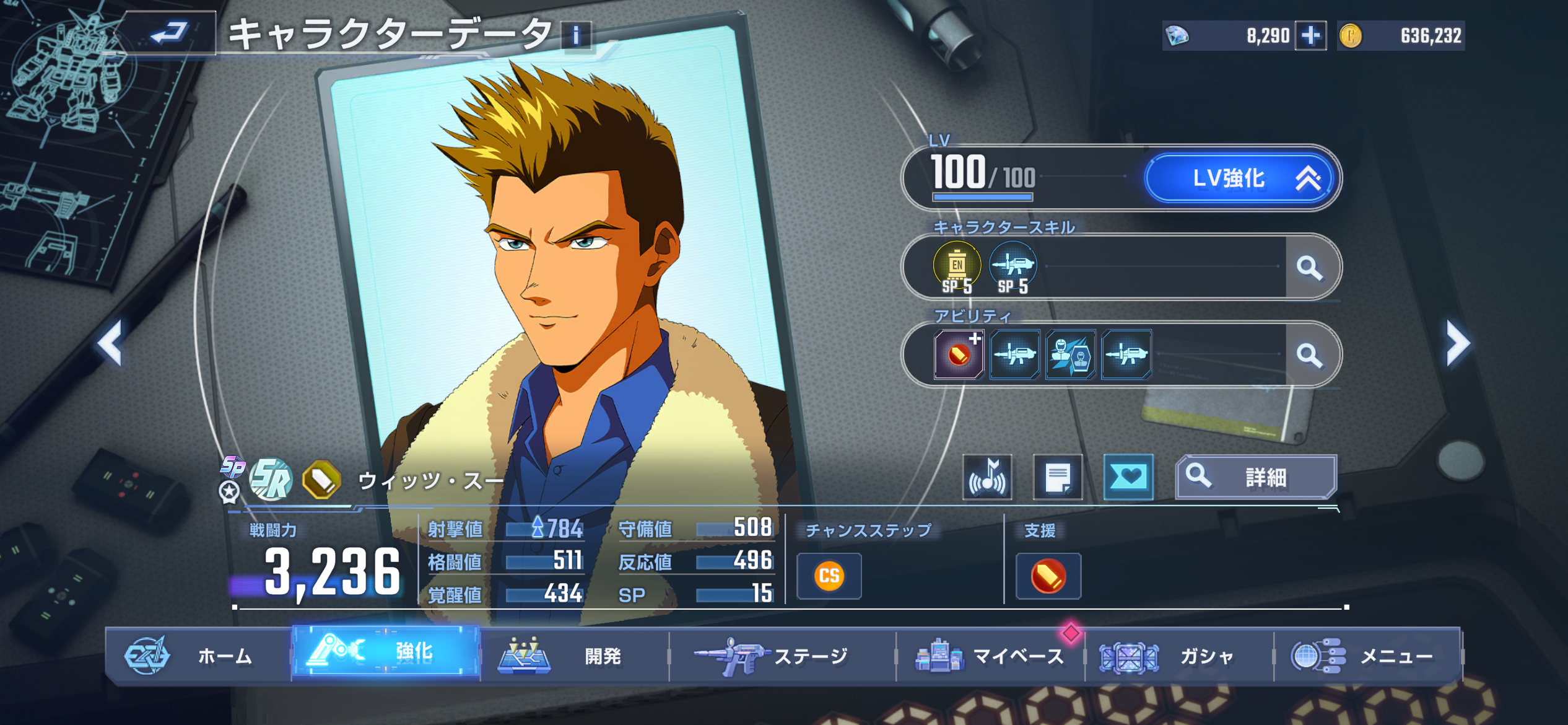Select the CS chance step icon
This screenshot has height=725, width=1568.
tap(829, 576)
